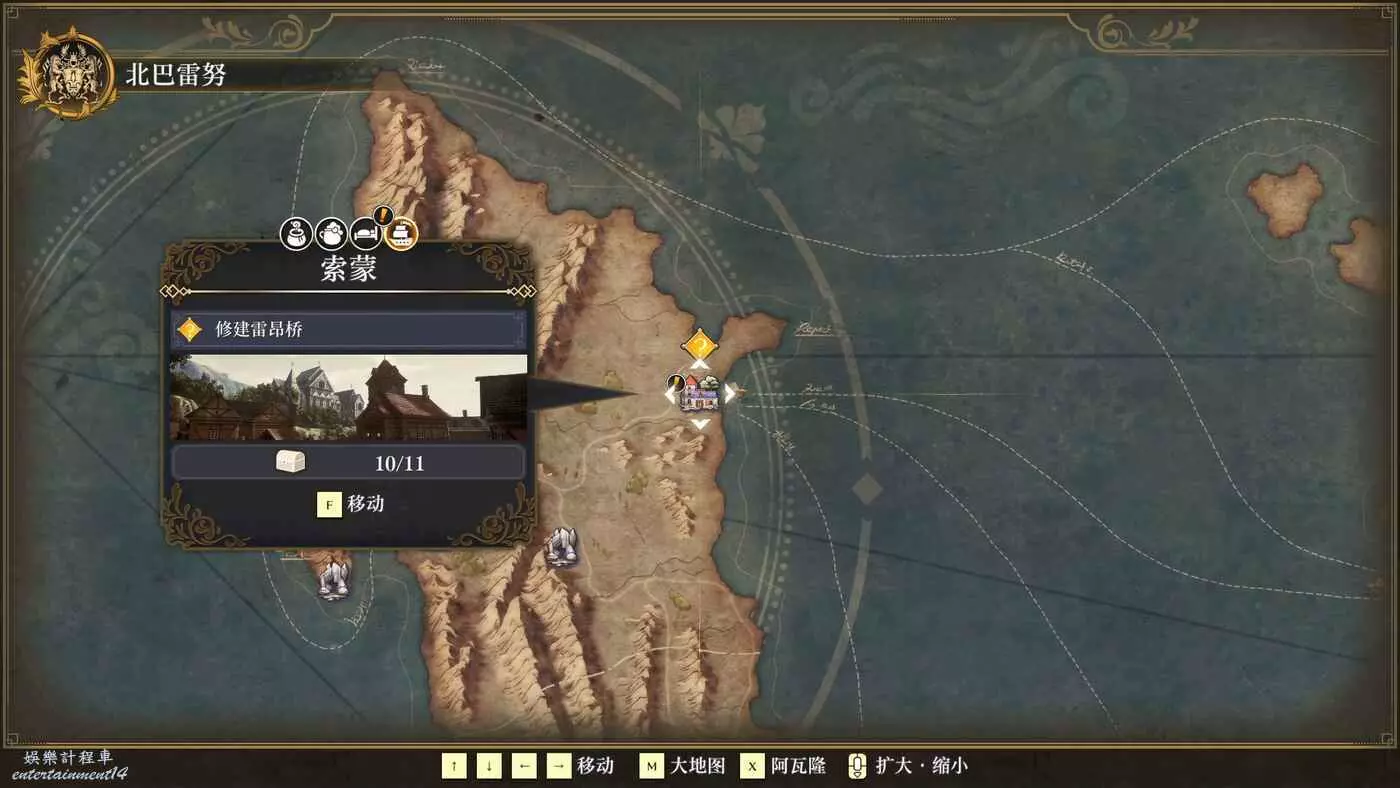Click the right arrow beside the town marker

[x=731, y=394]
